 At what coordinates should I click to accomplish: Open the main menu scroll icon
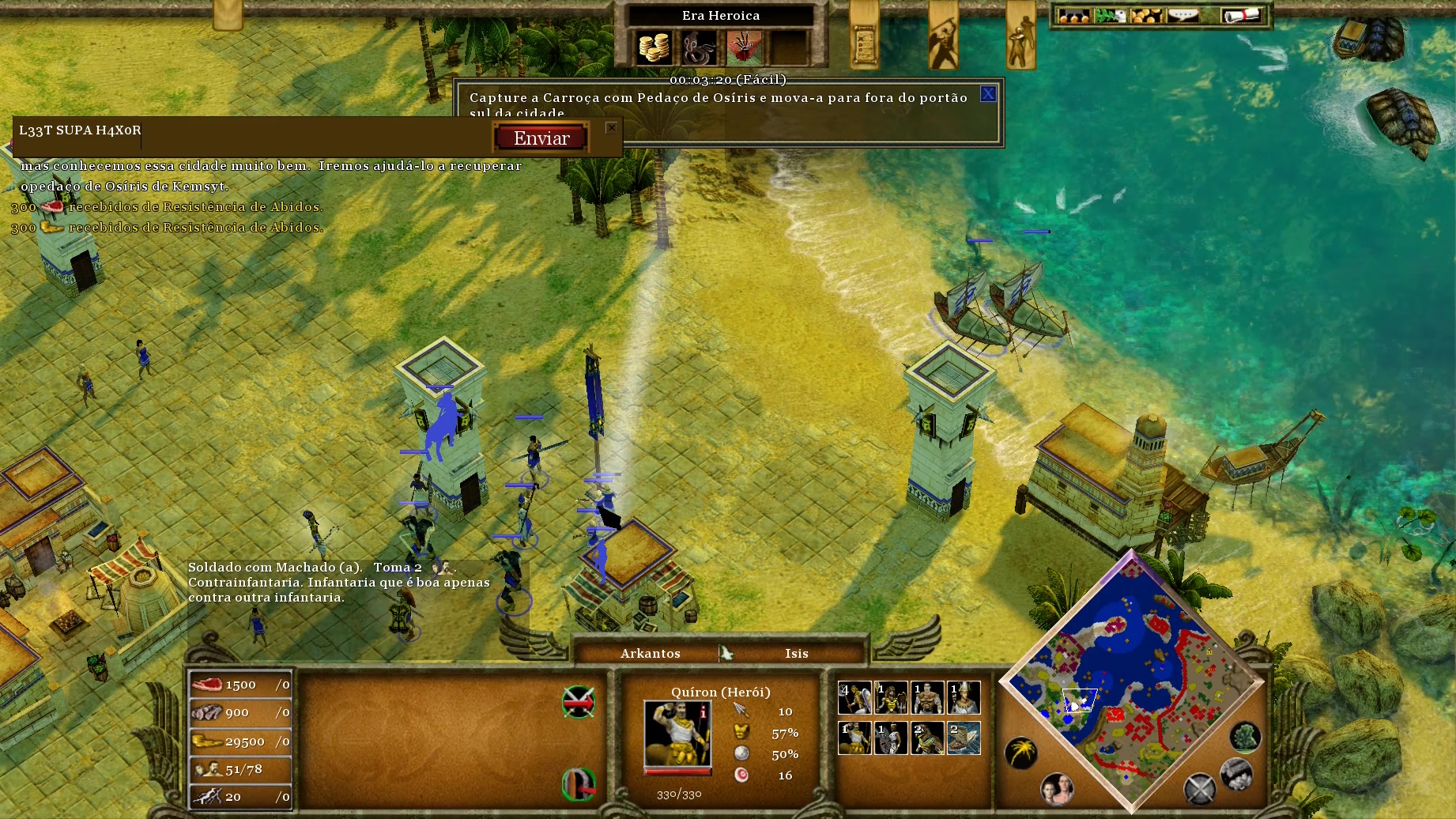coord(1241,16)
